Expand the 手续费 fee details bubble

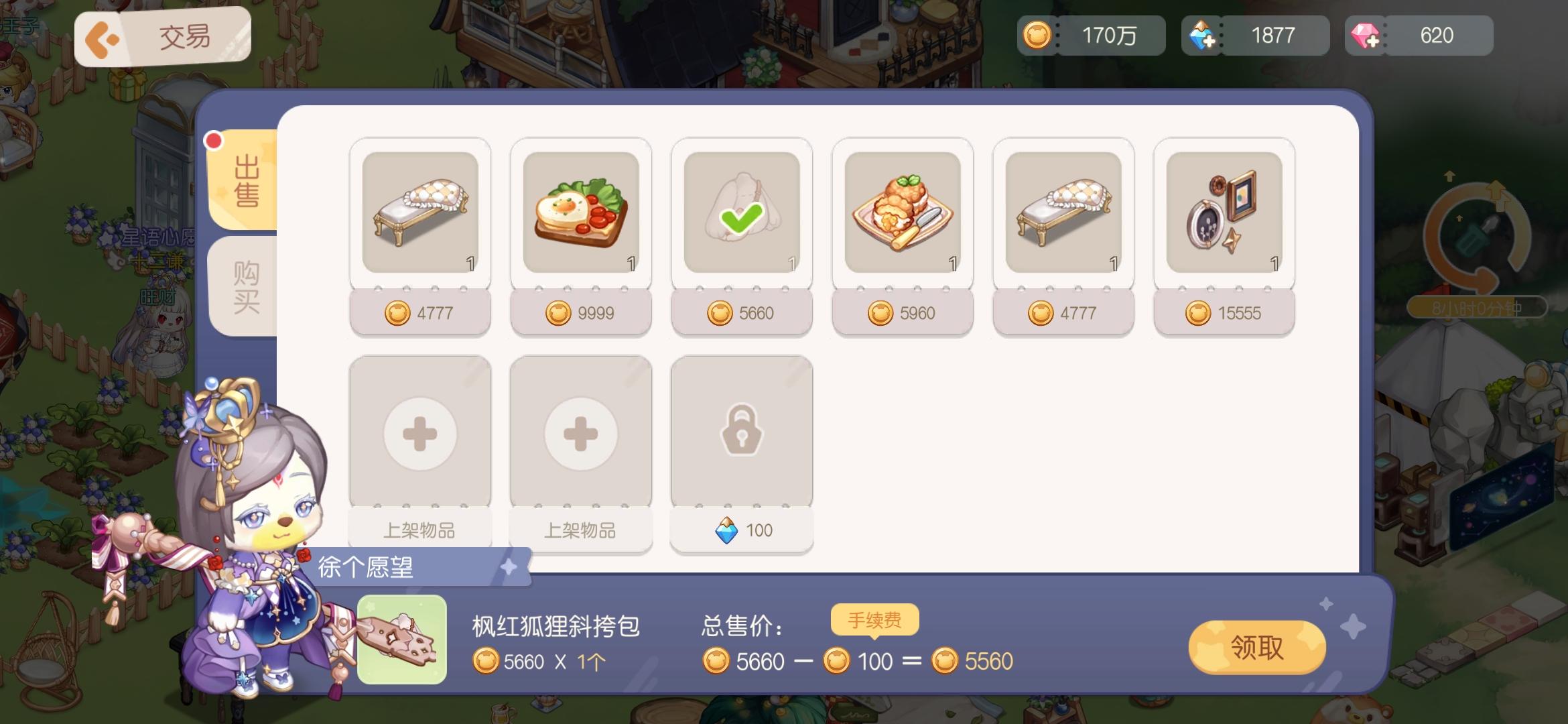pos(874,620)
